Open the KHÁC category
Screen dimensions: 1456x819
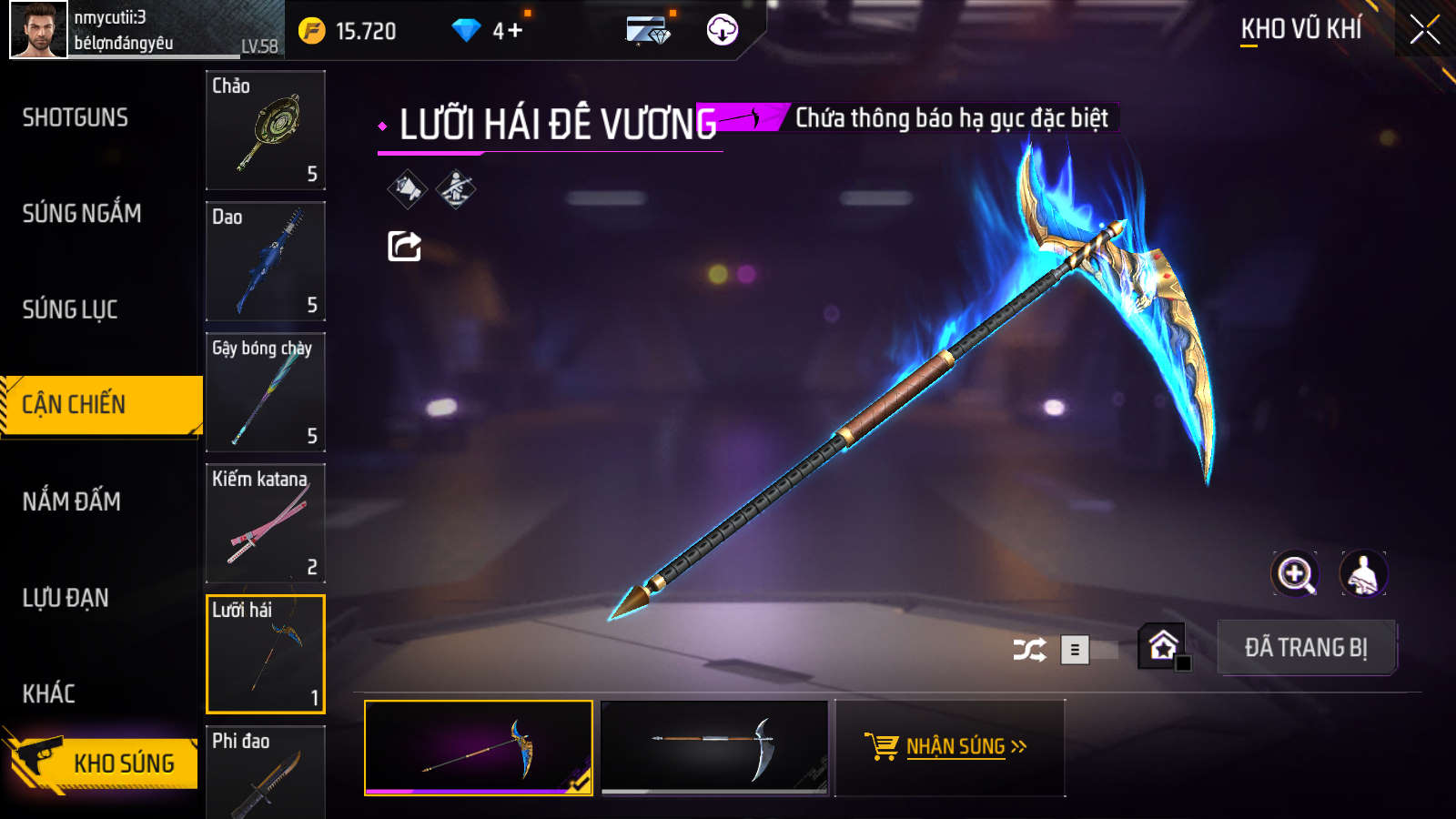[49, 693]
